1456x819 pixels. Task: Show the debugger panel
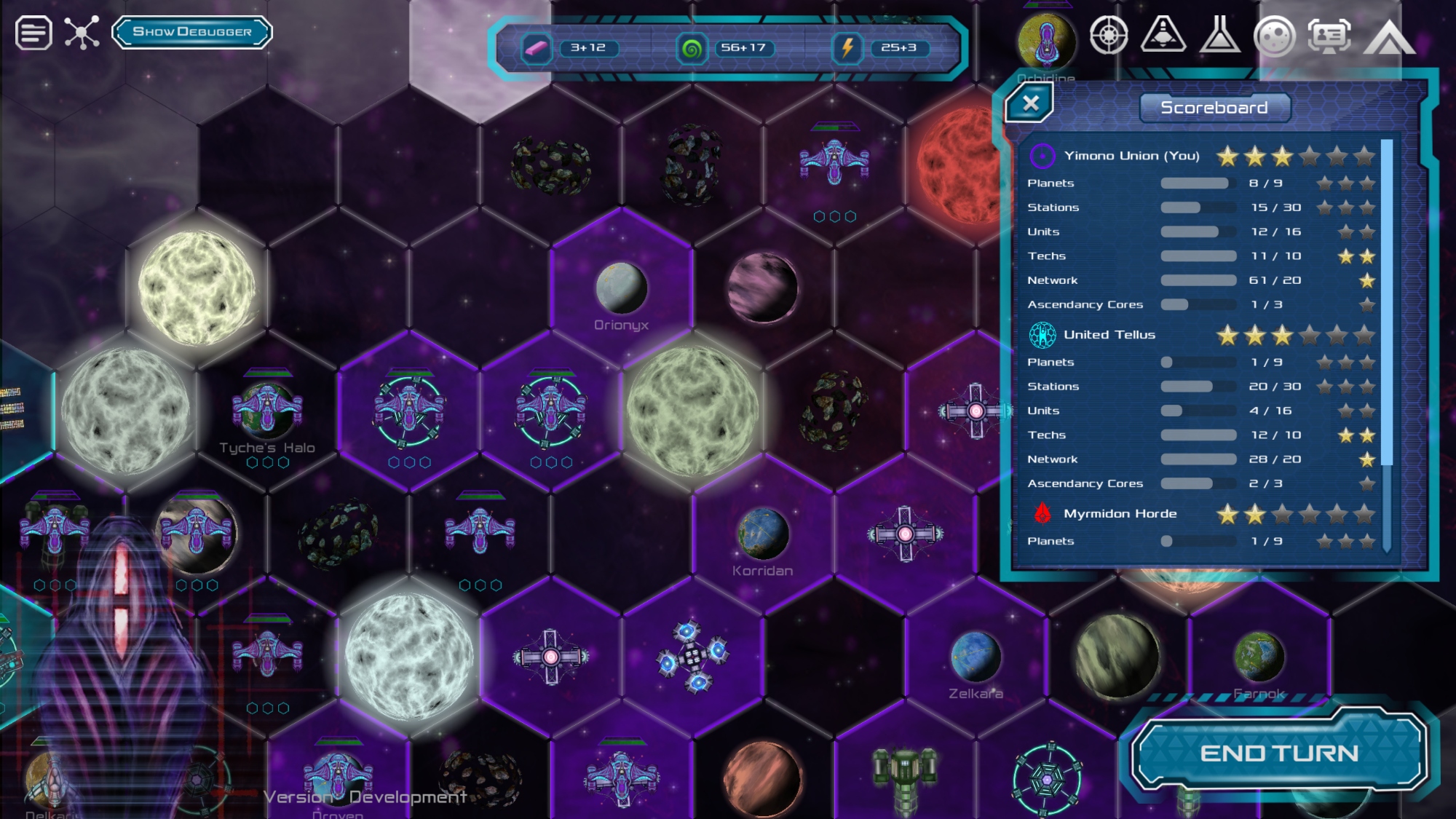pos(192,32)
